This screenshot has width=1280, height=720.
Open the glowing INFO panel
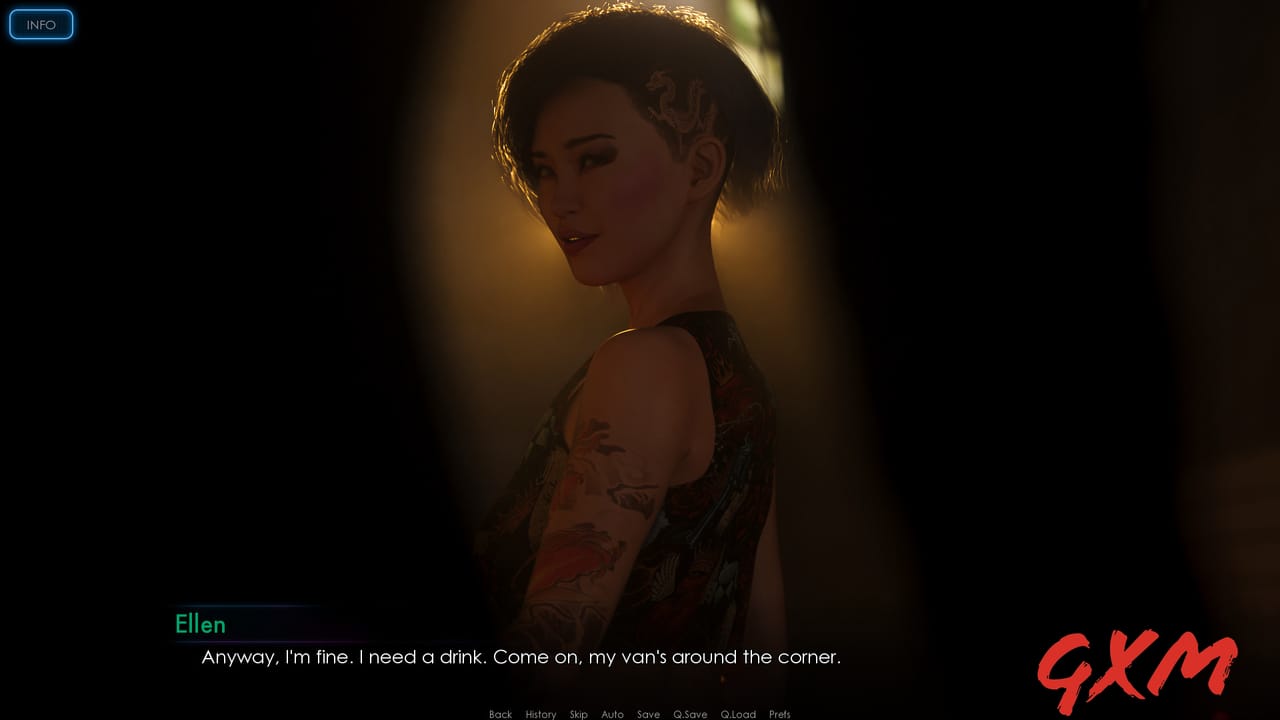tap(41, 24)
